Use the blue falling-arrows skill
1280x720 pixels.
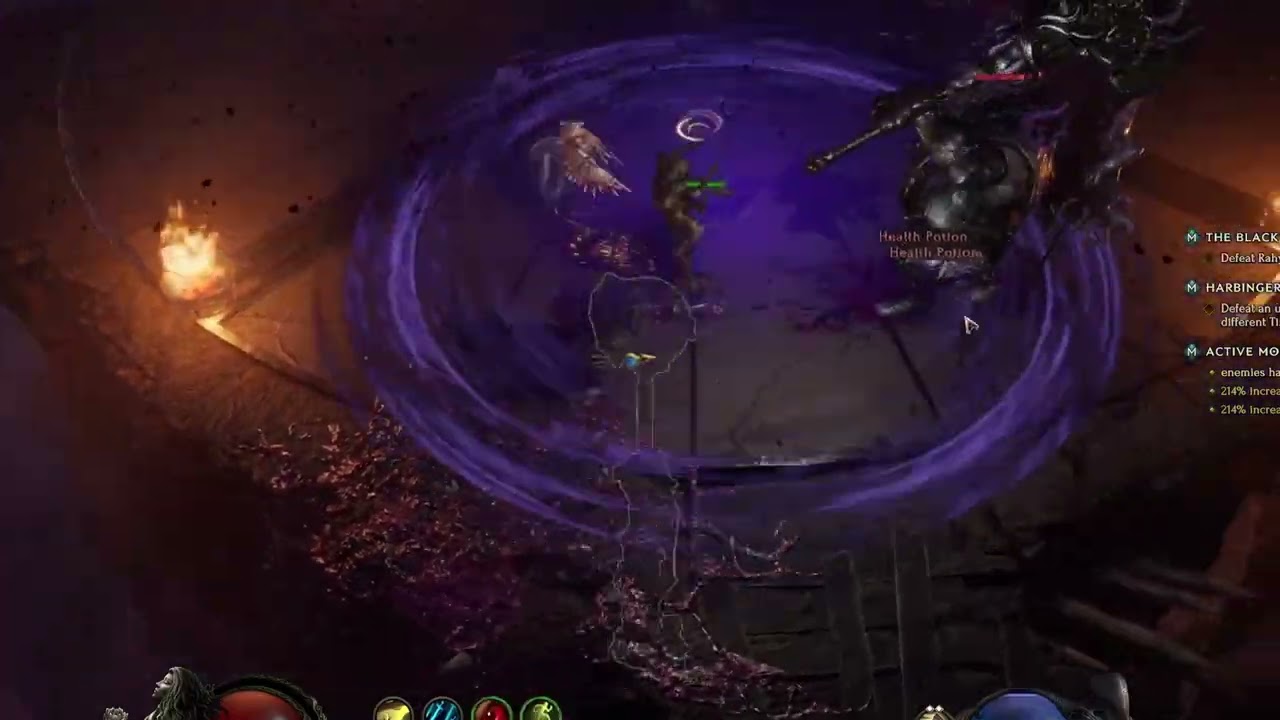tap(442, 710)
